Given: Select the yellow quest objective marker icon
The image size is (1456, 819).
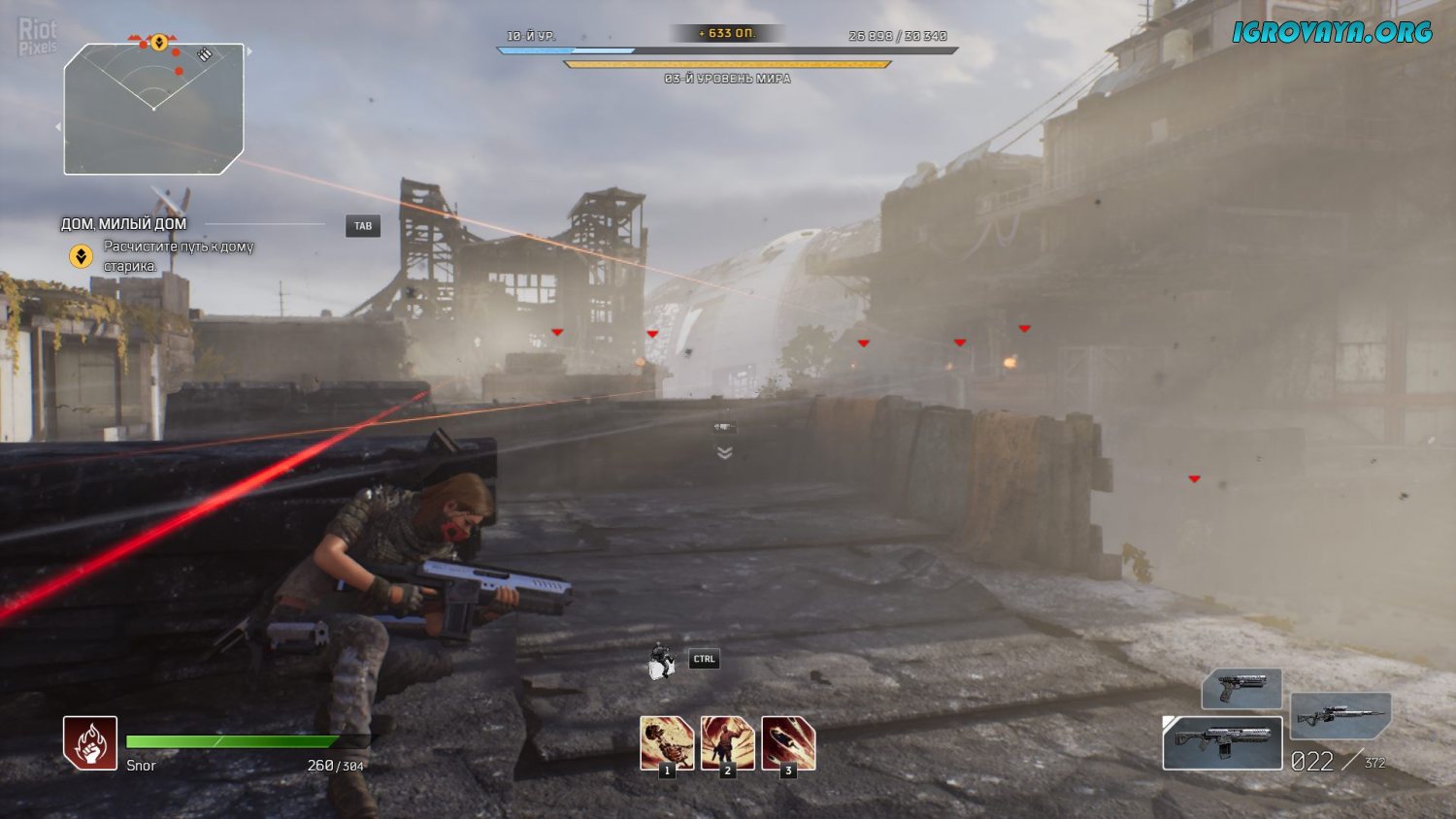Looking at the screenshot, I should pos(81,256).
